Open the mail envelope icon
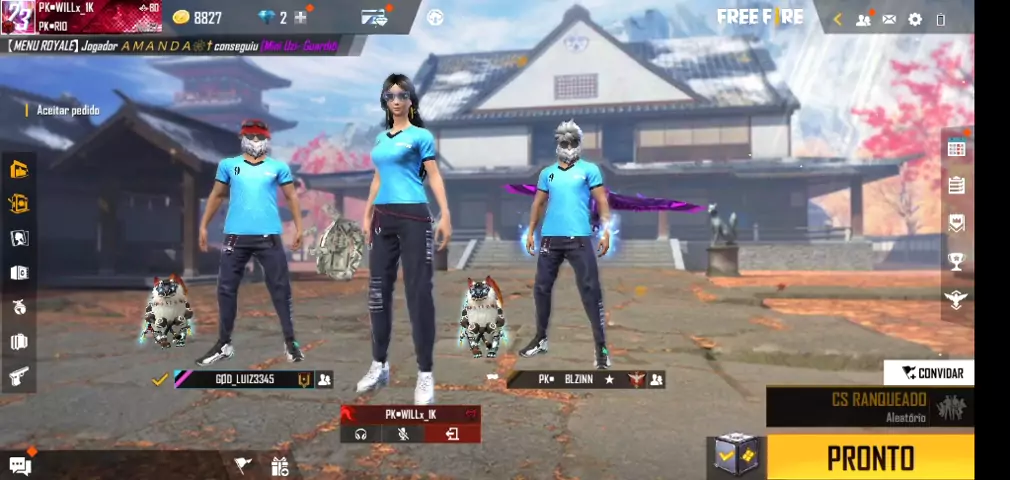The height and width of the screenshot is (480, 1010). (889, 19)
